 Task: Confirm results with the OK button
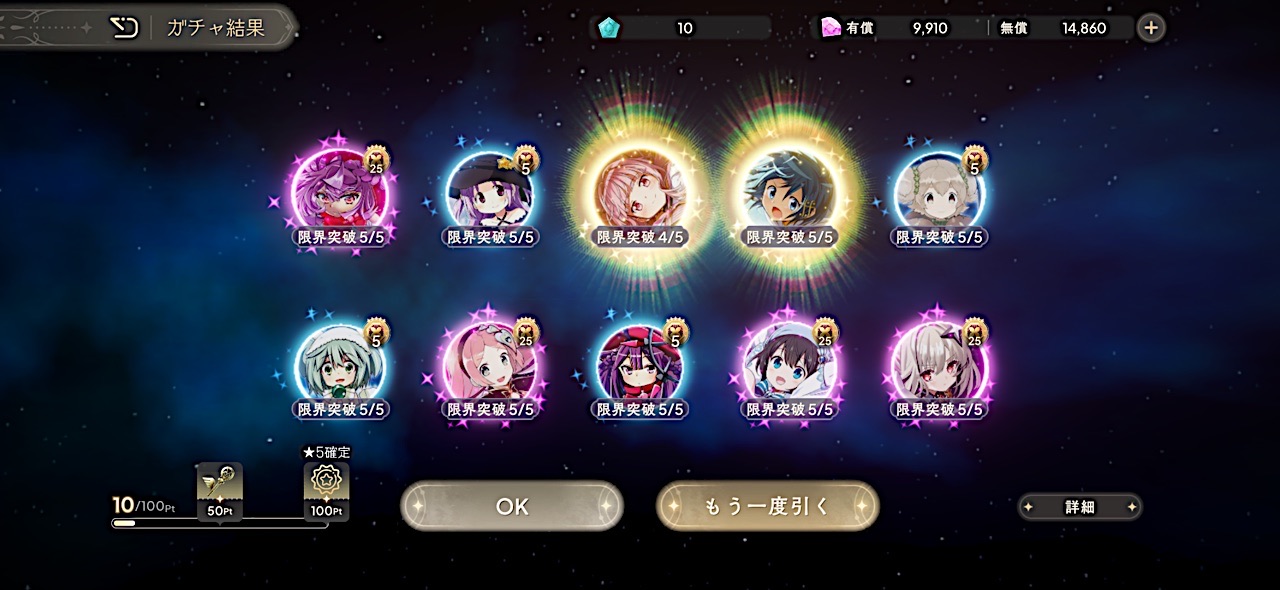click(512, 507)
